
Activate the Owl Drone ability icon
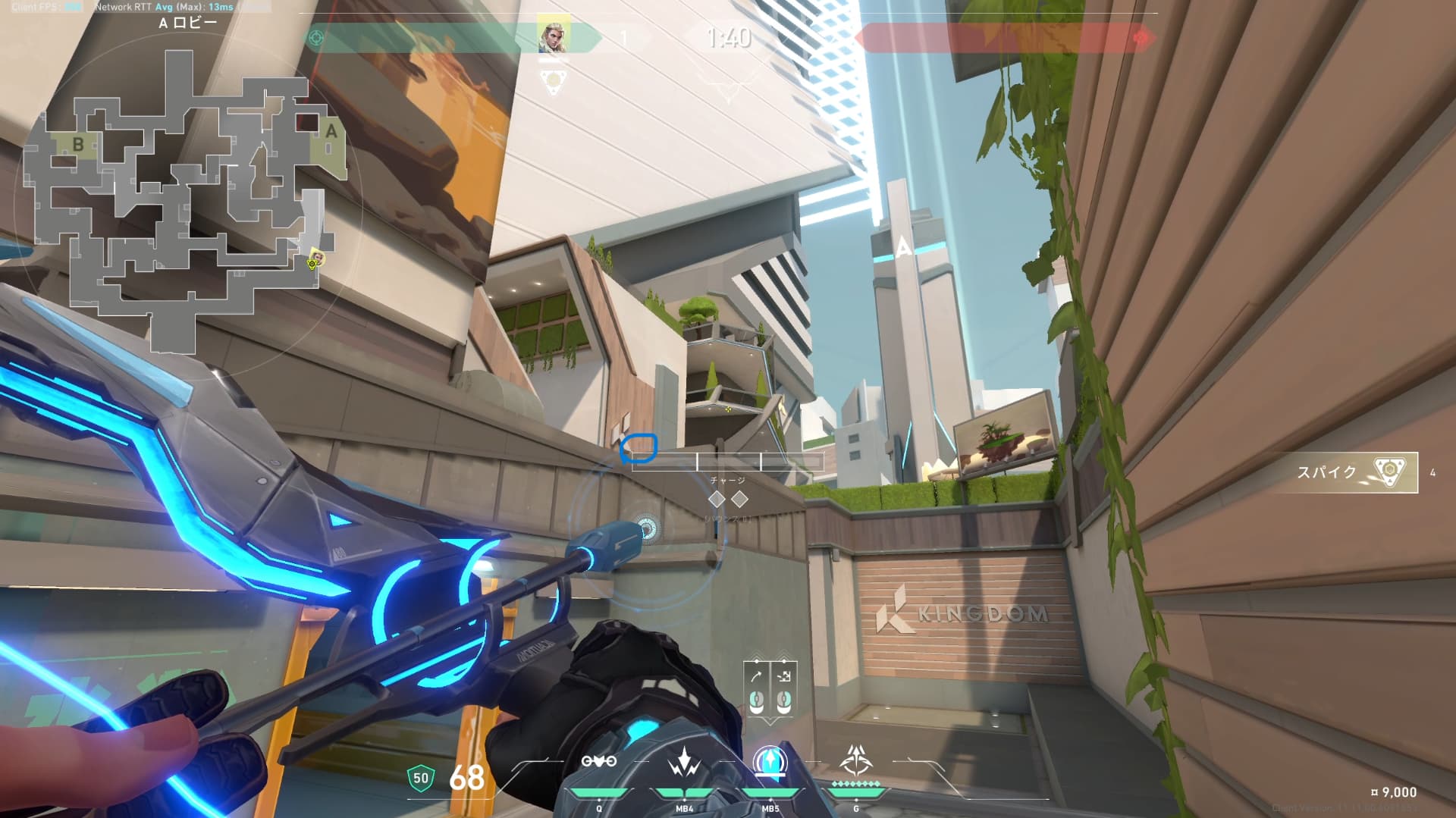(598, 763)
